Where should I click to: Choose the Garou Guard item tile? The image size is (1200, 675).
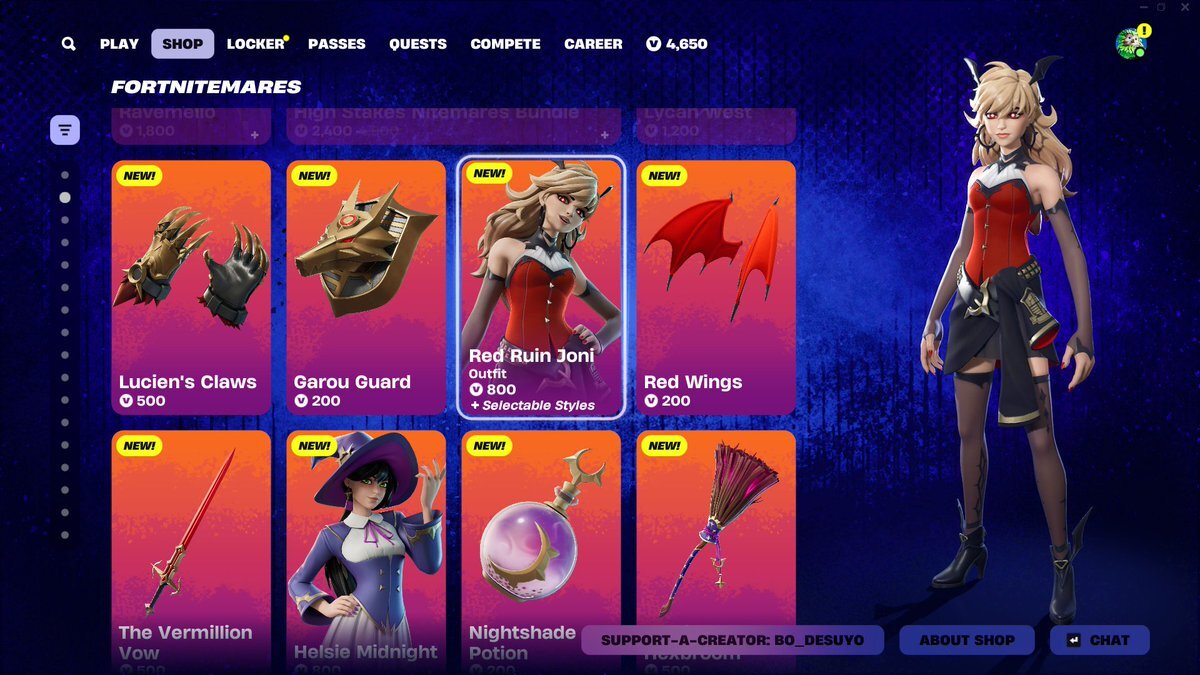click(x=366, y=287)
